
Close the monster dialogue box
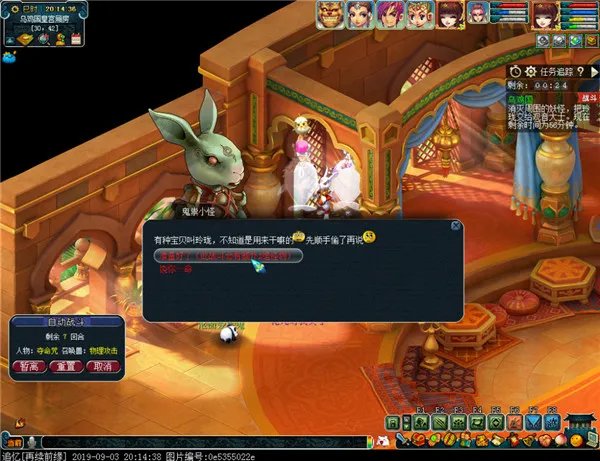[456, 226]
